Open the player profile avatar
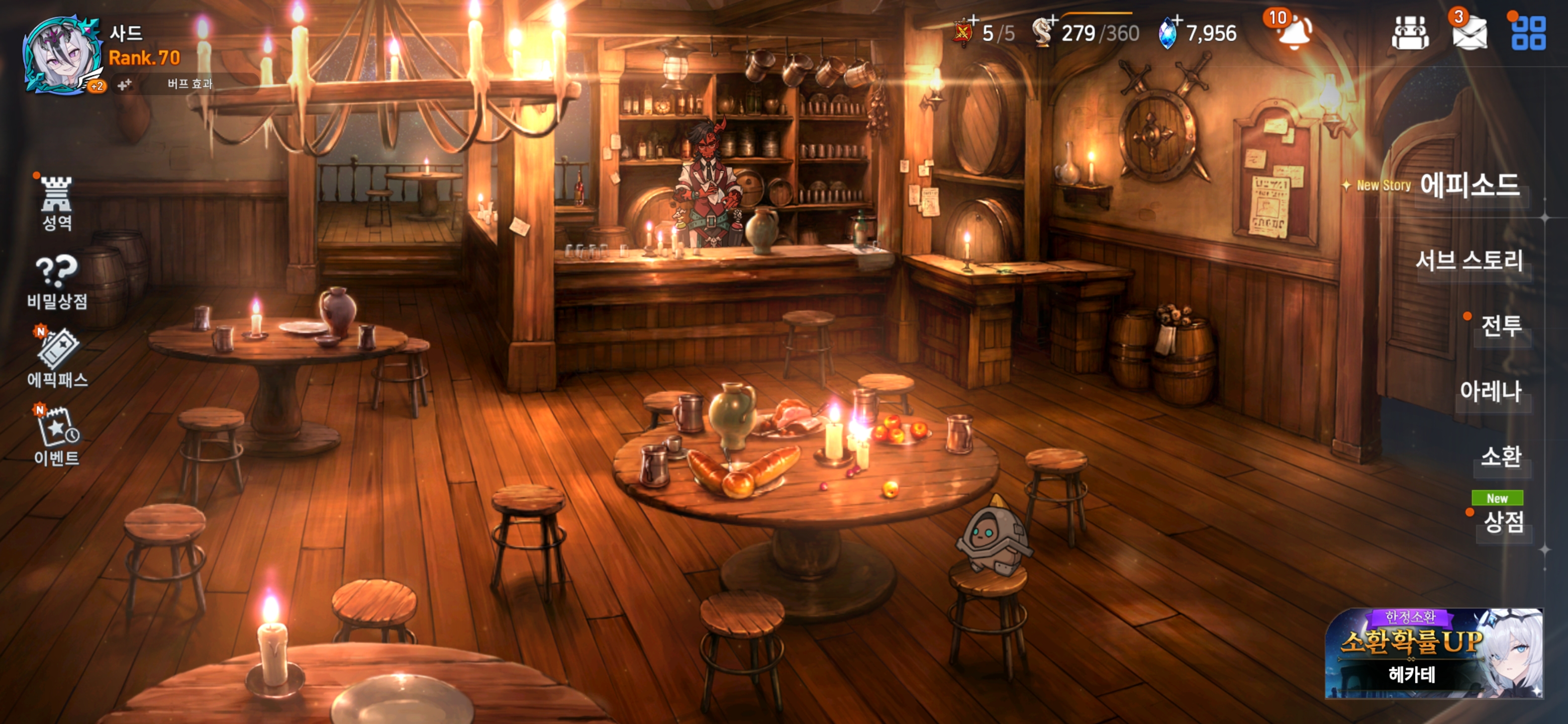Image resolution: width=1568 pixels, height=724 pixels. pyautogui.click(x=61, y=56)
